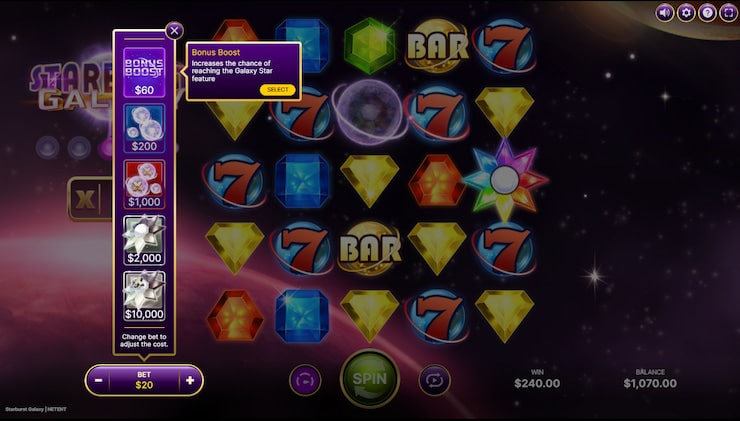Select the $10,000 bonus buy option
This screenshot has height=421, width=740.
(144, 296)
